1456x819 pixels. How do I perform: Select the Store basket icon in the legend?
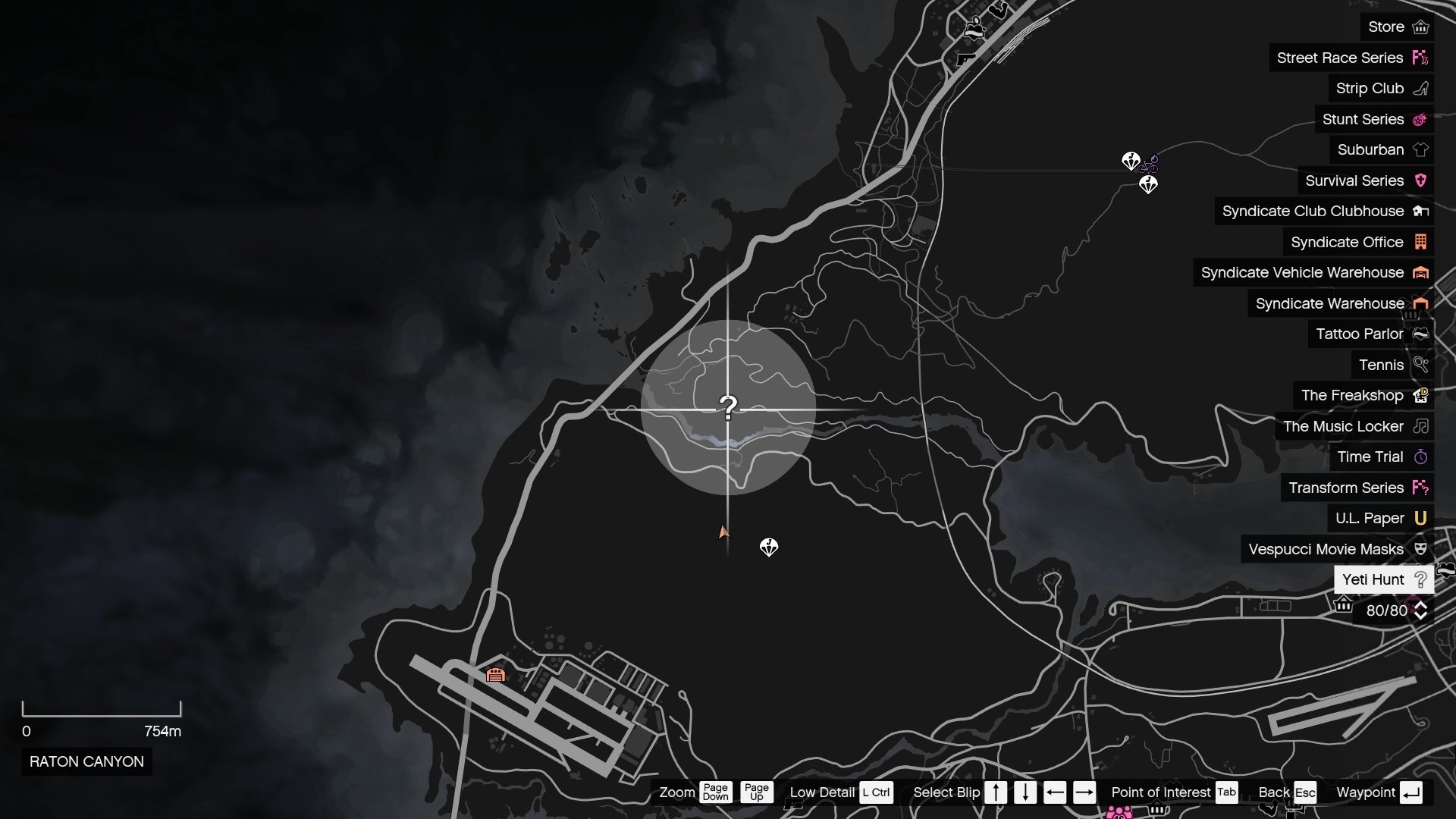(x=1422, y=27)
